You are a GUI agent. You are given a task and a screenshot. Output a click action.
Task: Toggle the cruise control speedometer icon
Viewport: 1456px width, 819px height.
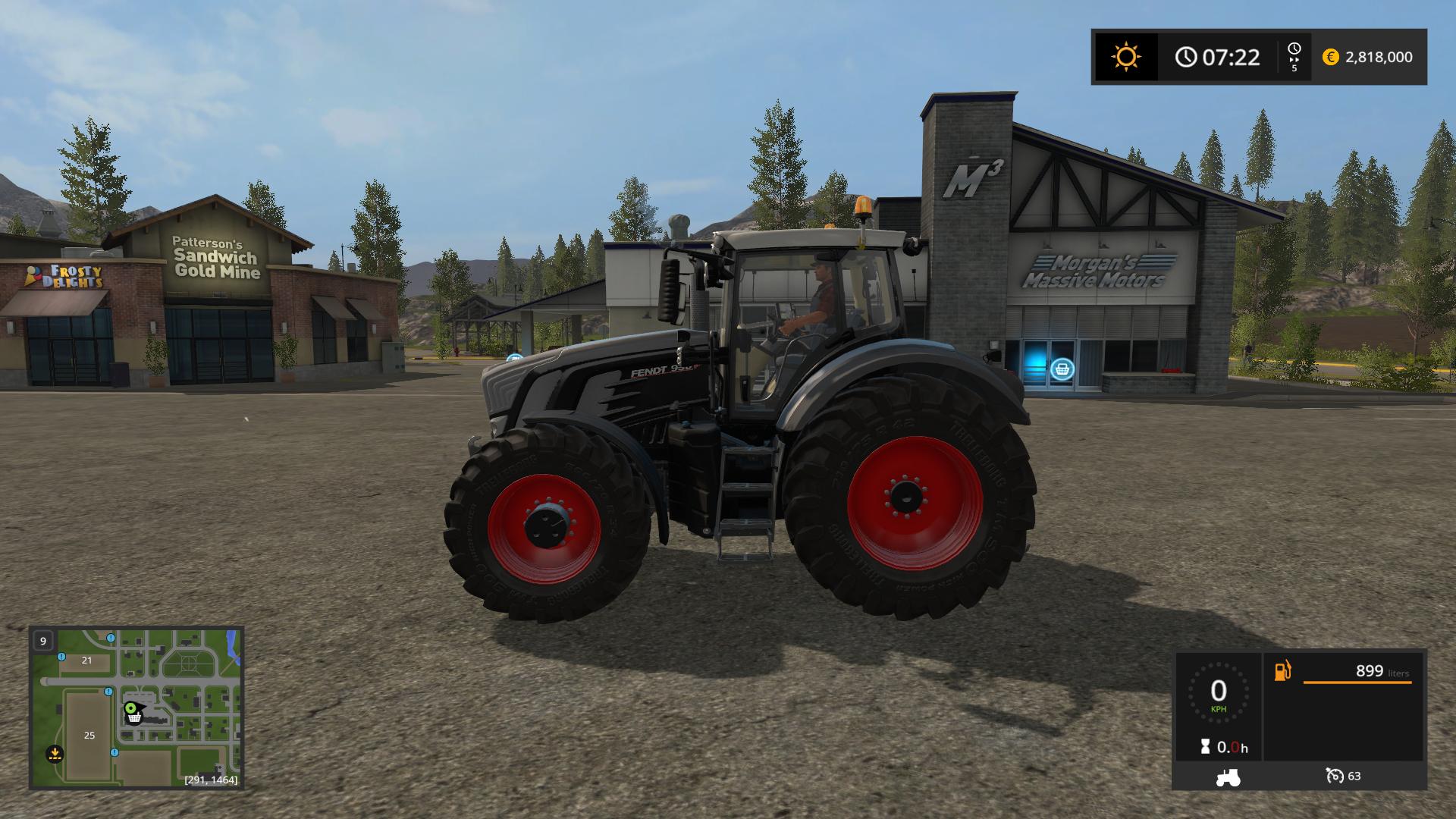click(1334, 776)
